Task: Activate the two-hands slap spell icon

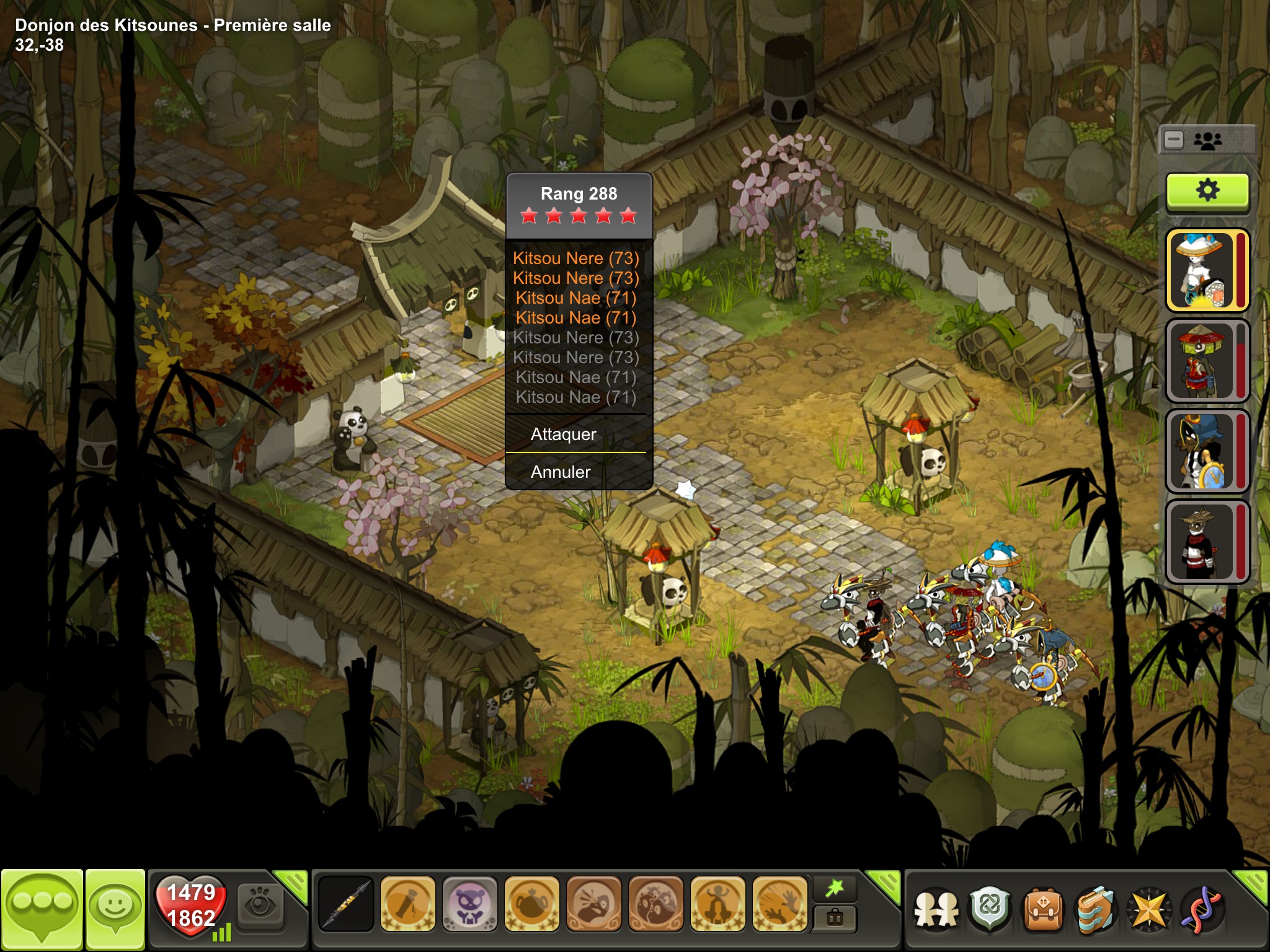Action: click(779, 905)
